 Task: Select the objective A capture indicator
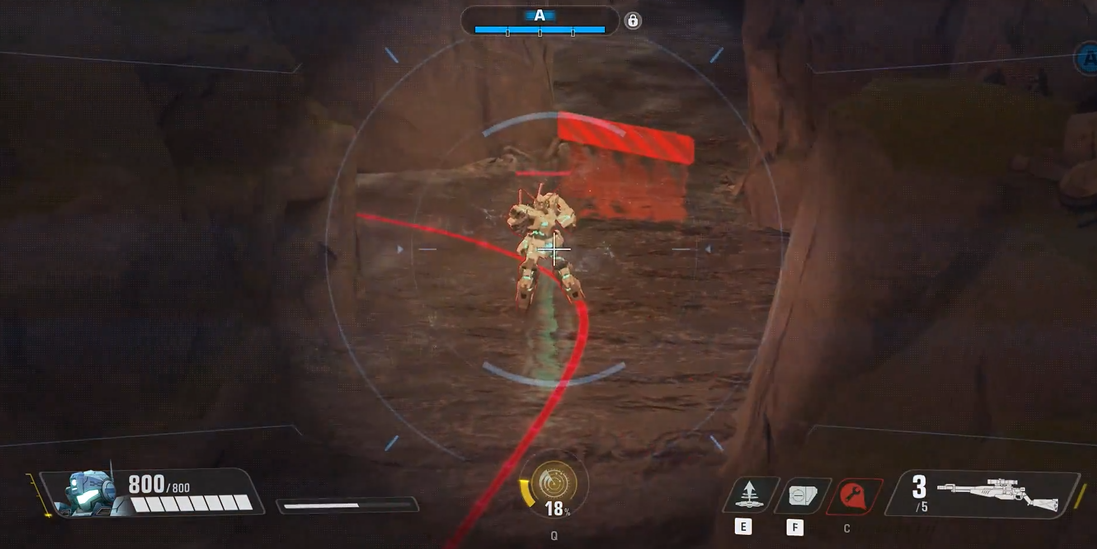(540, 21)
